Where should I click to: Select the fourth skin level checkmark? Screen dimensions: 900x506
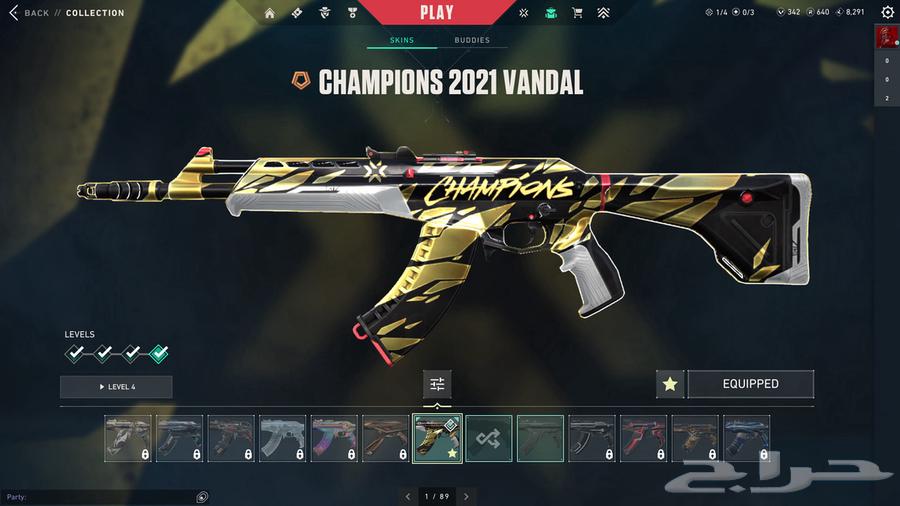tap(158, 353)
